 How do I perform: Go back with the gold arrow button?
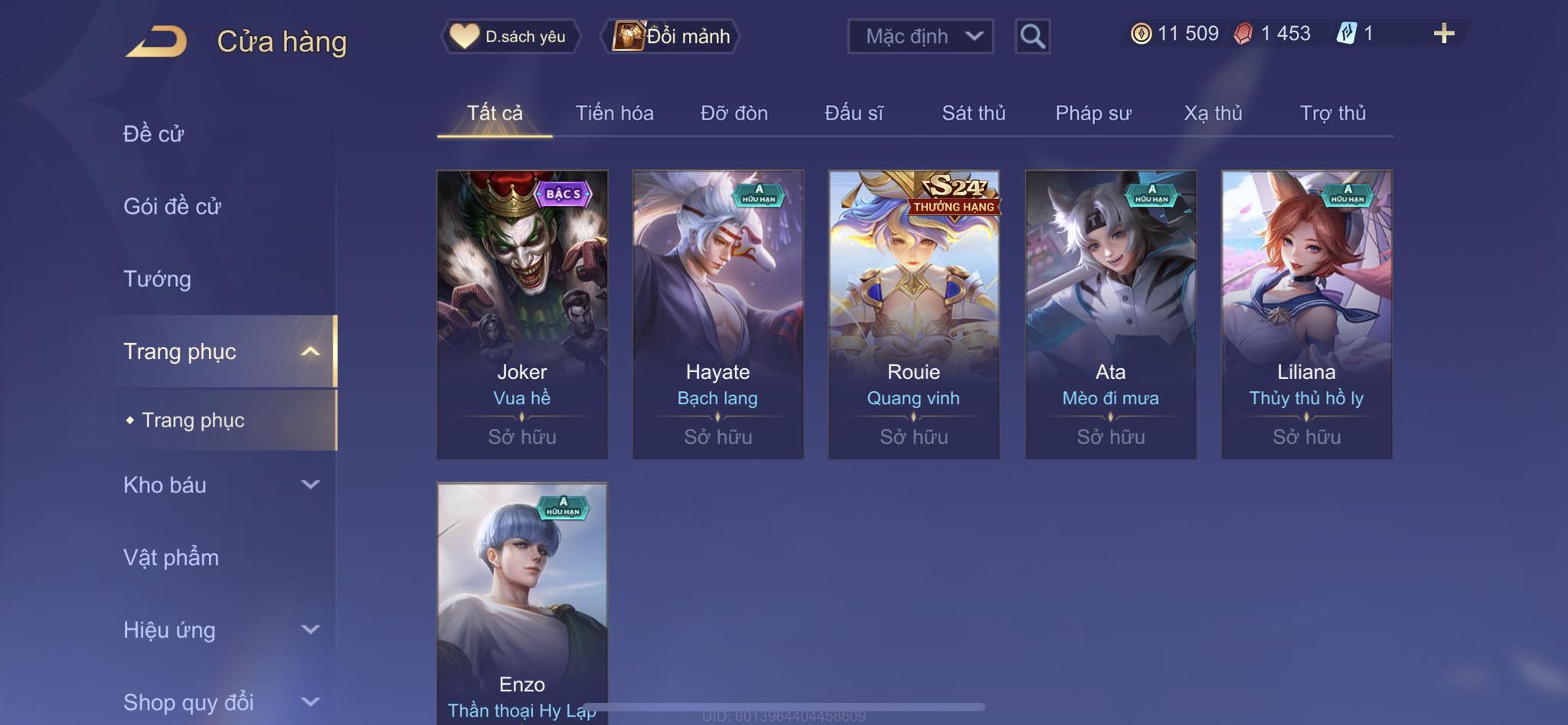point(157,41)
